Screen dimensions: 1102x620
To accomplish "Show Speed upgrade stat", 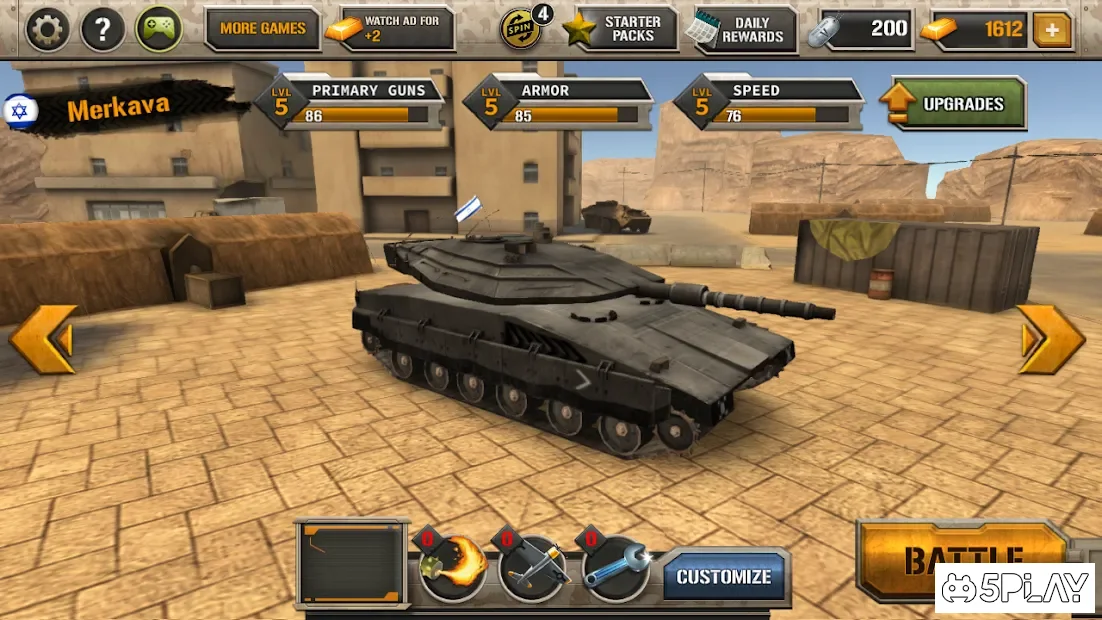I will [x=770, y=103].
